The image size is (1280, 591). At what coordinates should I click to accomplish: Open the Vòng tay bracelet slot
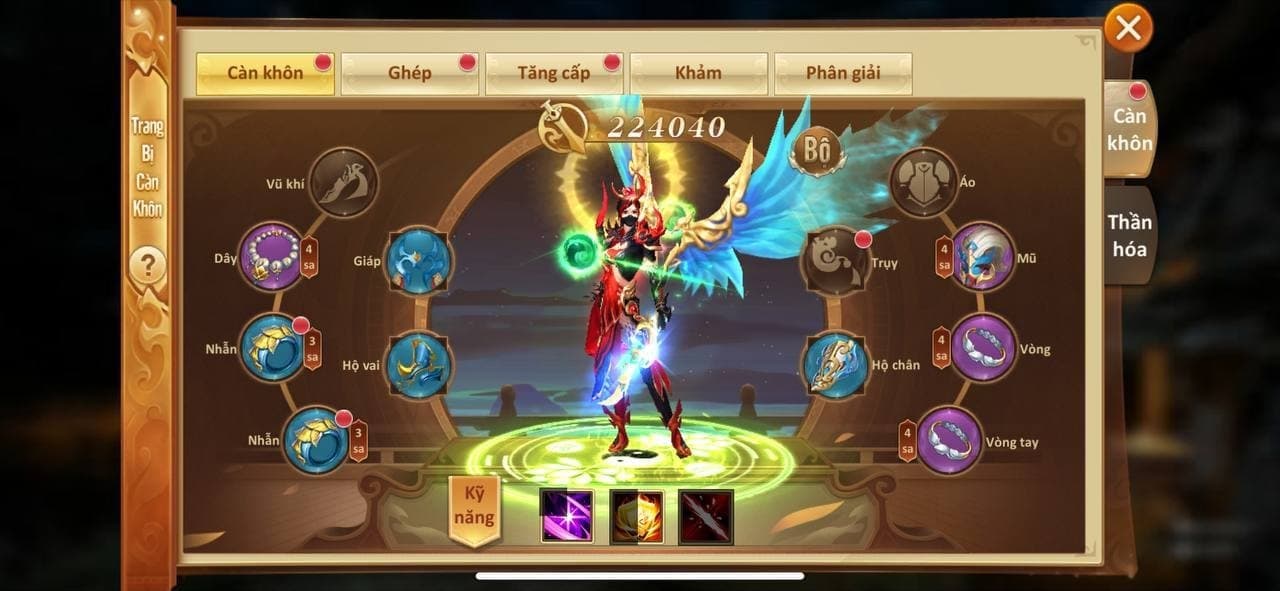(949, 440)
